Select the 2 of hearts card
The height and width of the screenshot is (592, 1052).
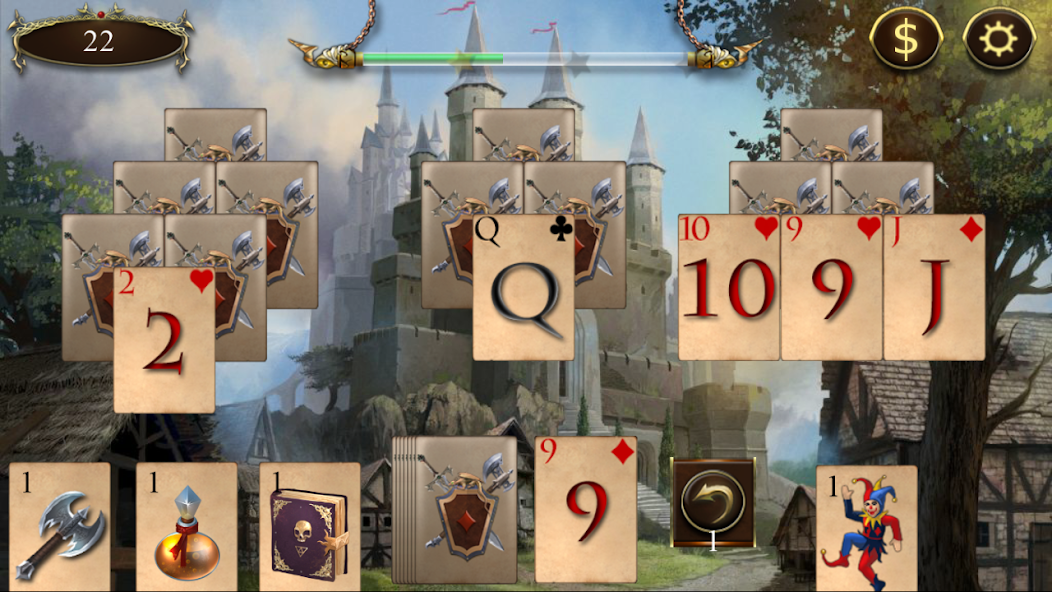165,340
